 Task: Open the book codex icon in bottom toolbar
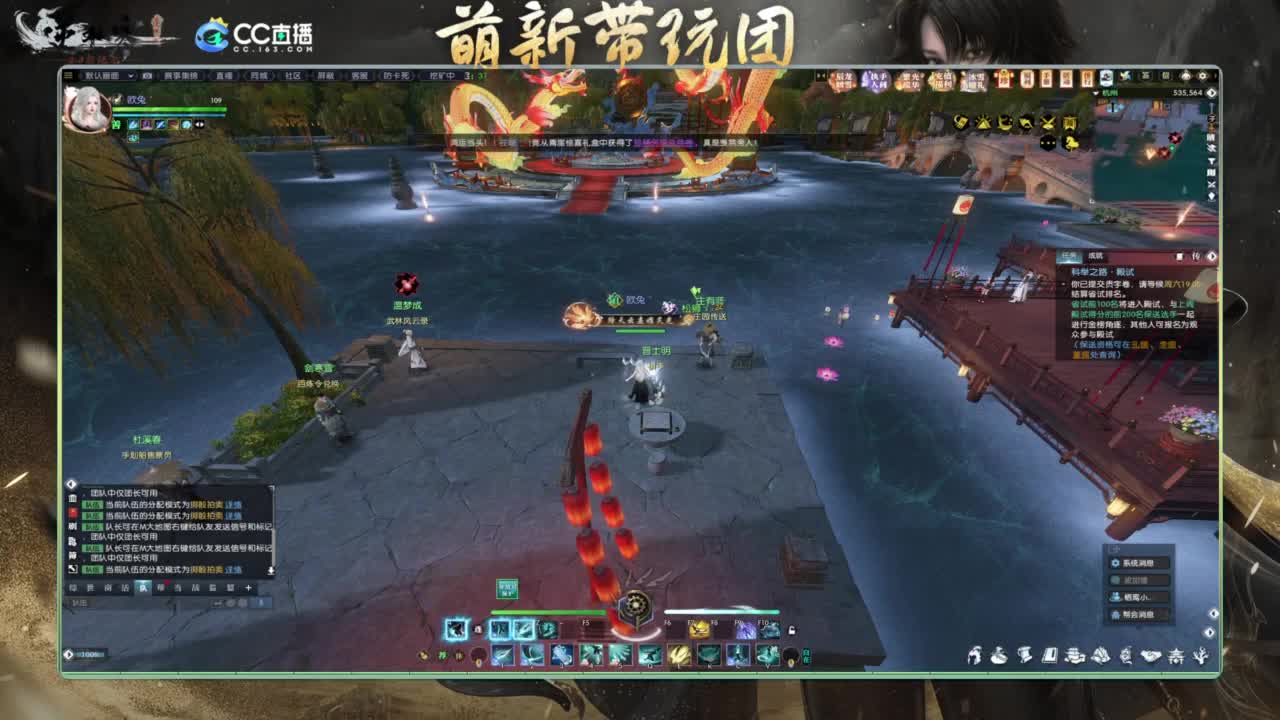[1050, 655]
